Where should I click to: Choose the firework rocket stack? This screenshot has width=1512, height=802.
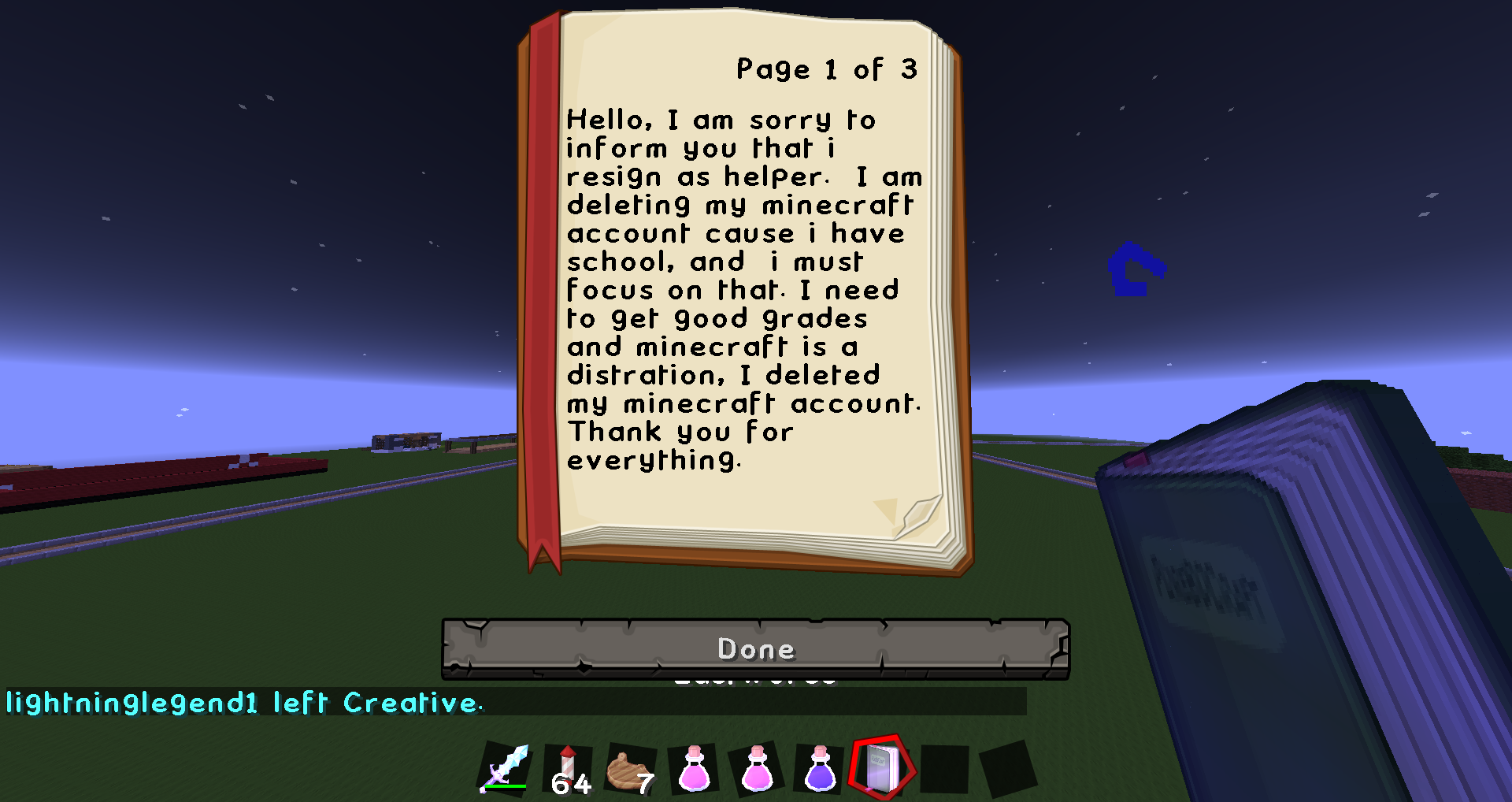point(569,769)
